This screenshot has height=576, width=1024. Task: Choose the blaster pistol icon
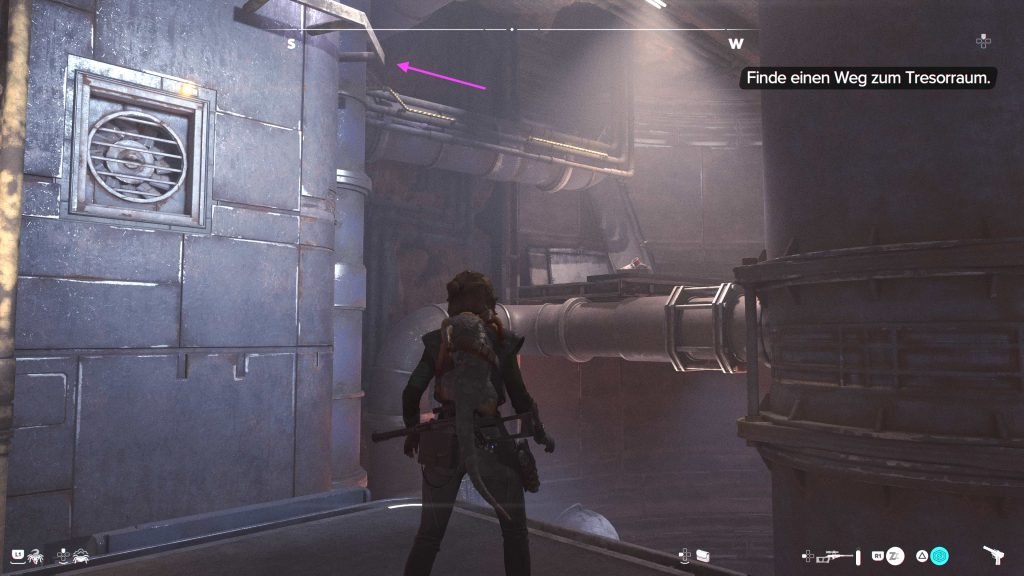pyautogui.click(x=994, y=555)
